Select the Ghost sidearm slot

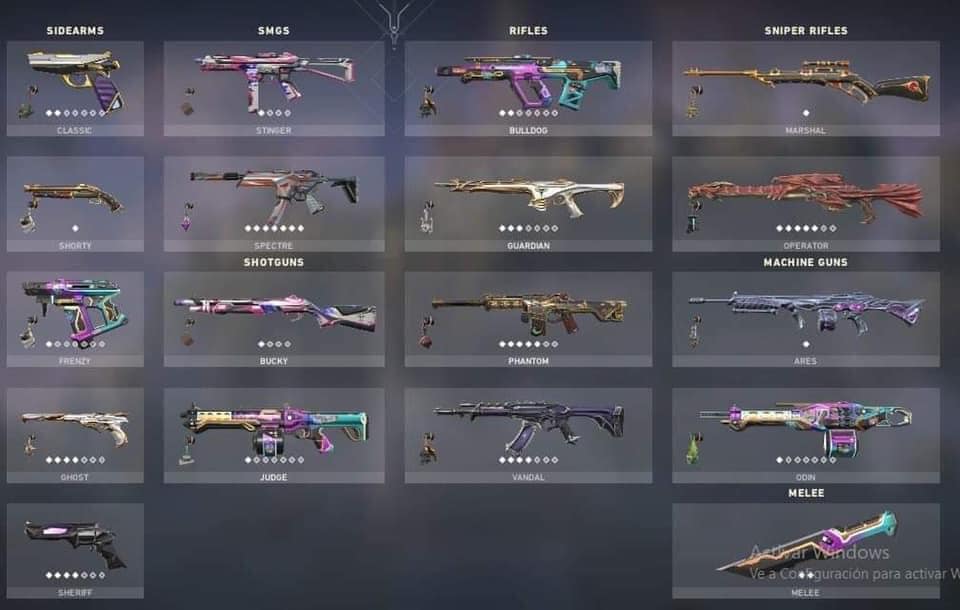click(75, 433)
